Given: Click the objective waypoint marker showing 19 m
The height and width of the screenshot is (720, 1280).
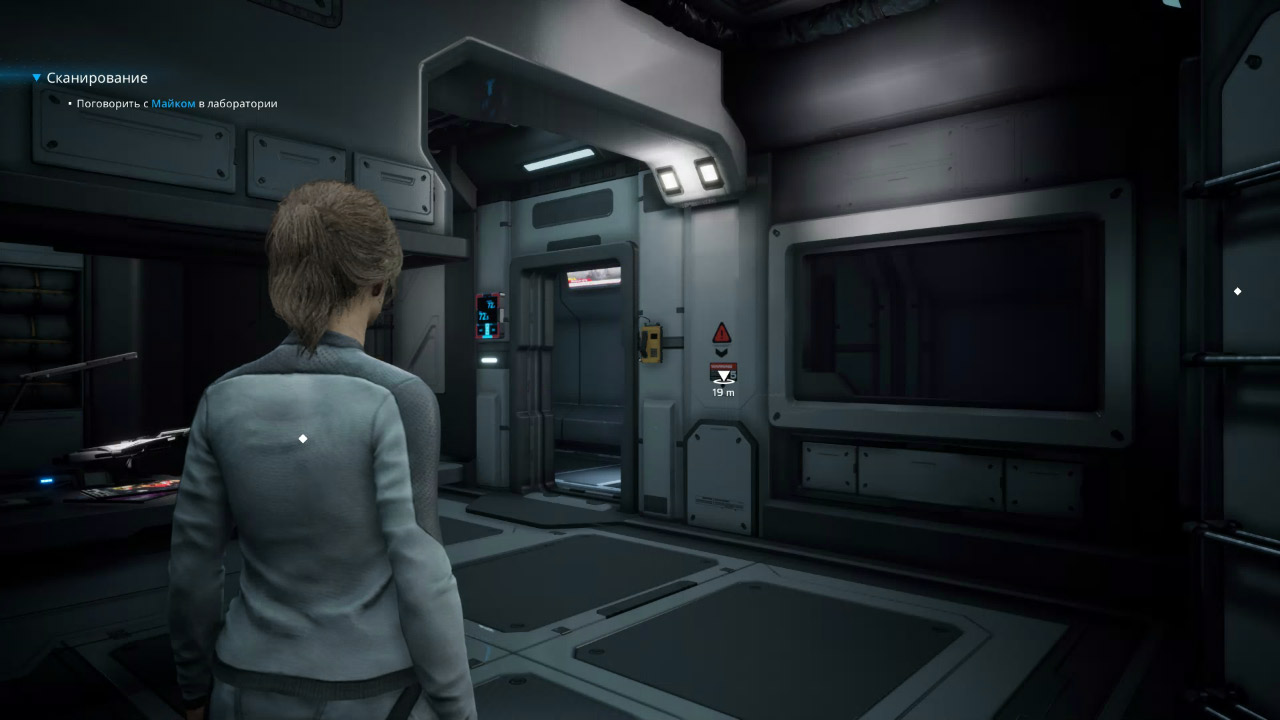Looking at the screenshot, I should [722, 374].
